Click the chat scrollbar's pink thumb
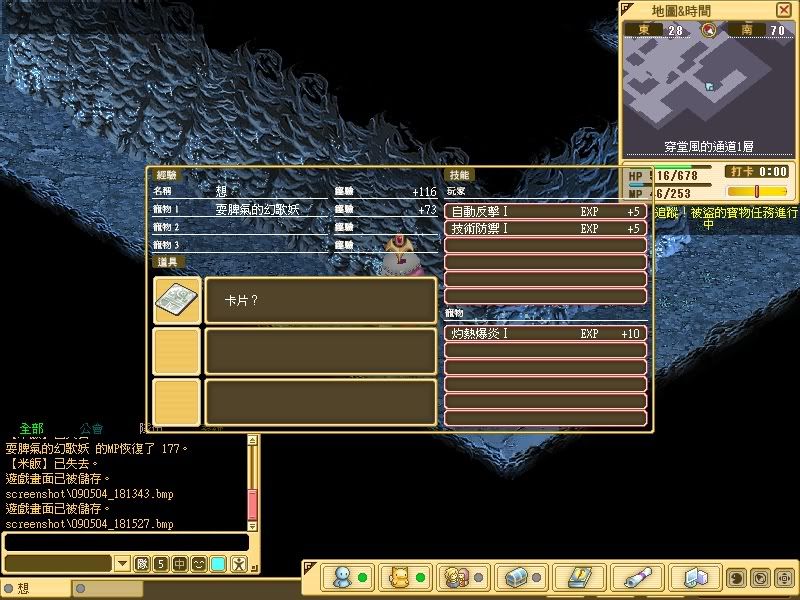The height and width of the screenshot is (600, 800). [253, 504]
